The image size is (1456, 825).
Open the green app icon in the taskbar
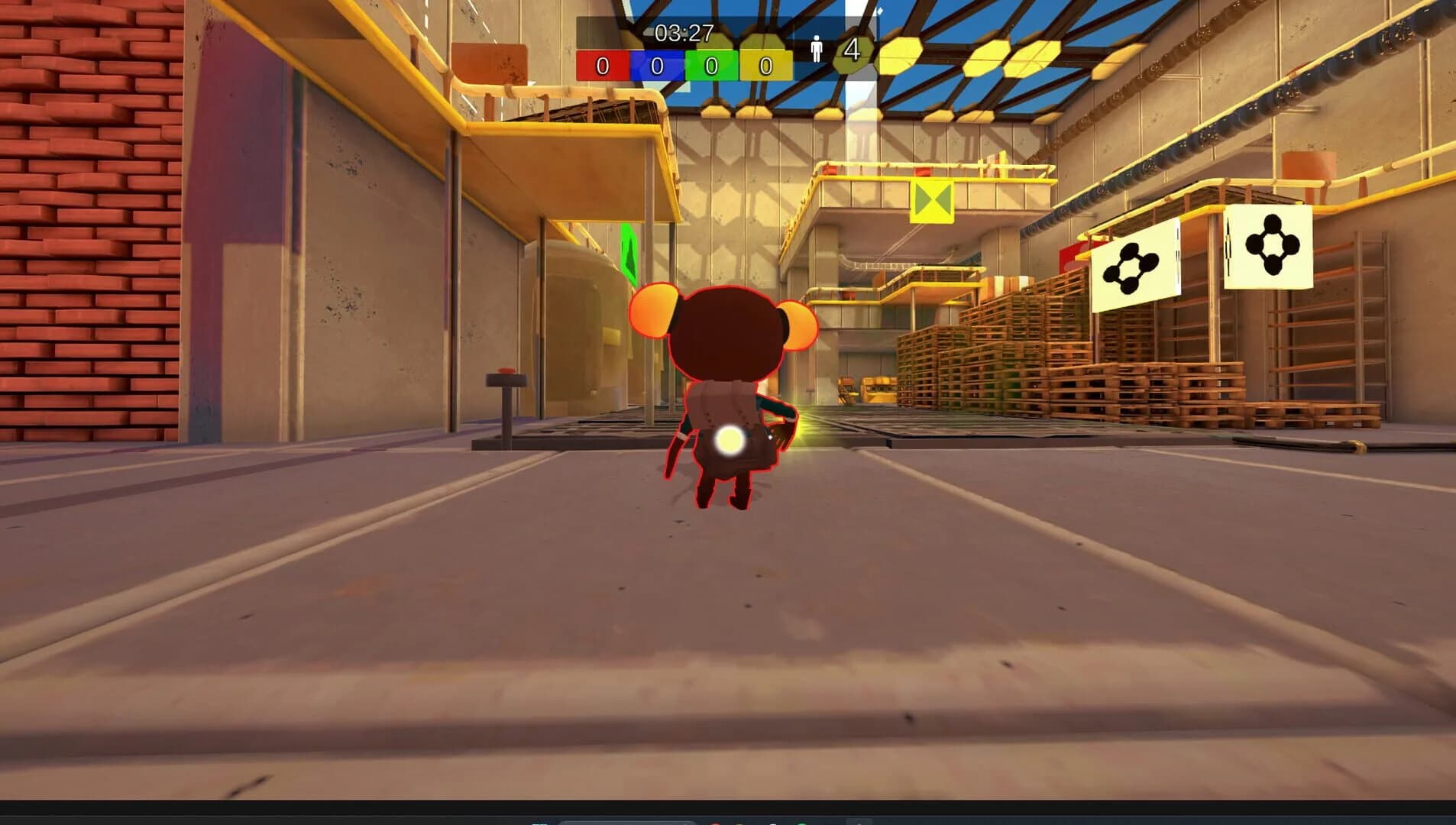[x=803, y=823]
